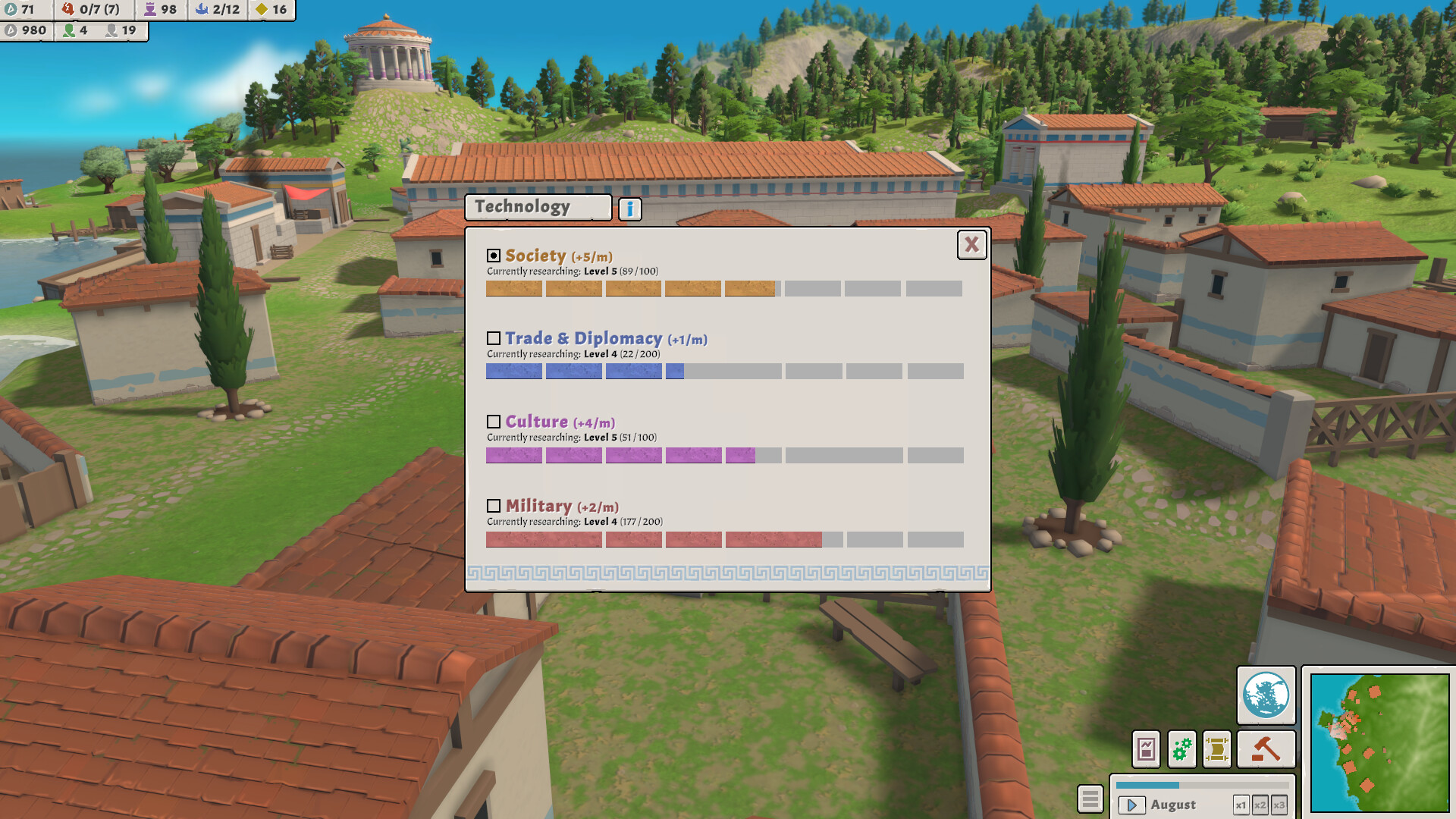
Task: Open the world map globe
Action: (1265, 696)
